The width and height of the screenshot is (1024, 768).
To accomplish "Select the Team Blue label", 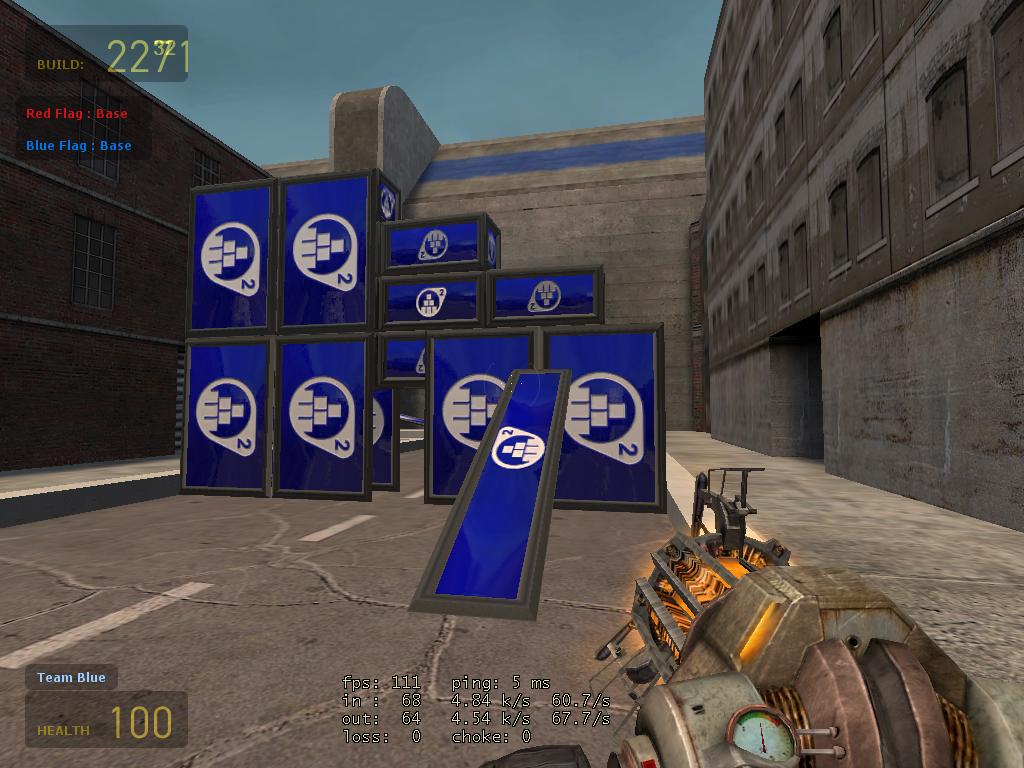I will 71,678.
